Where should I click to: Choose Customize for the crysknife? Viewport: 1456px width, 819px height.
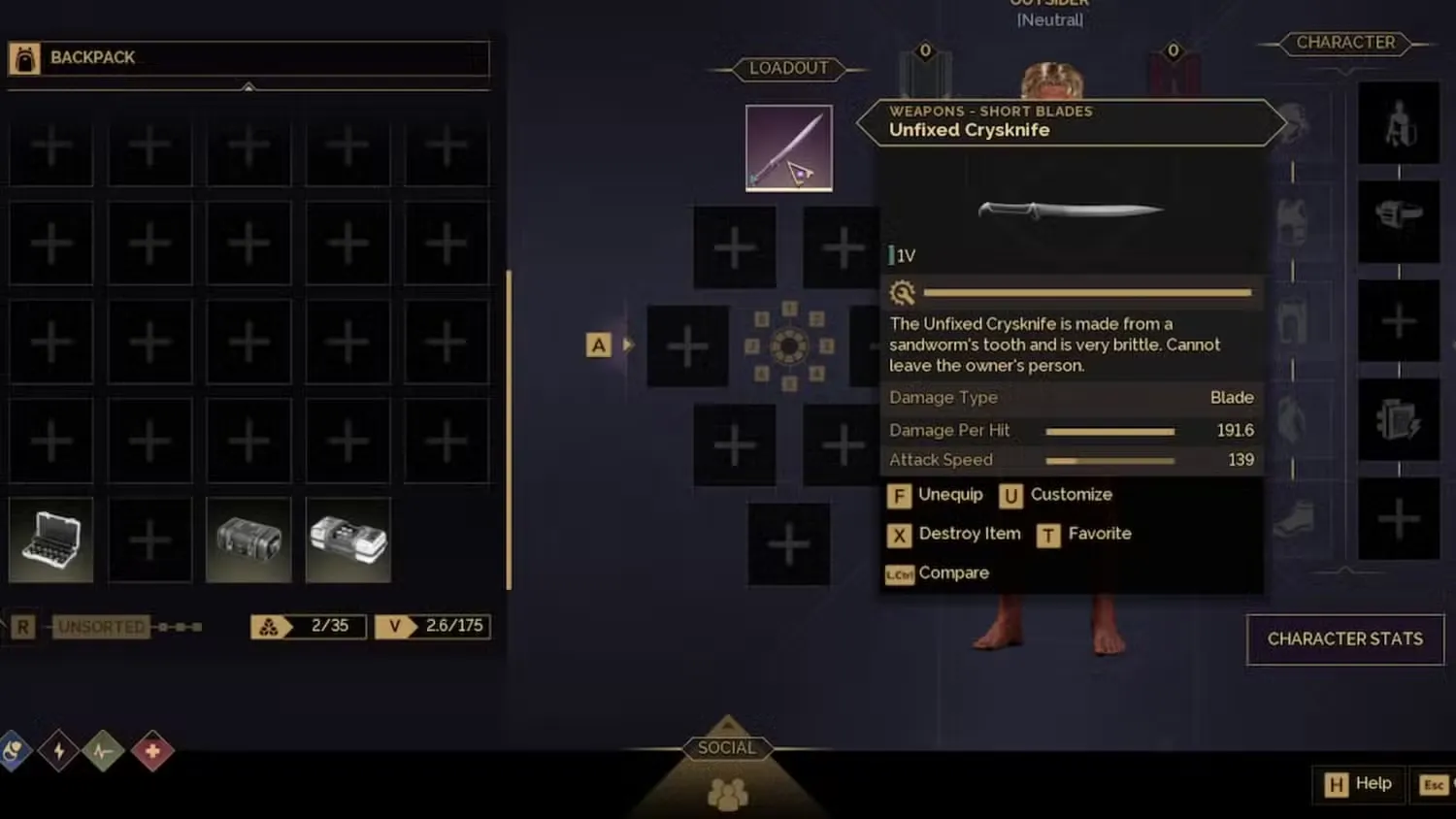[x=1056, y=495]
